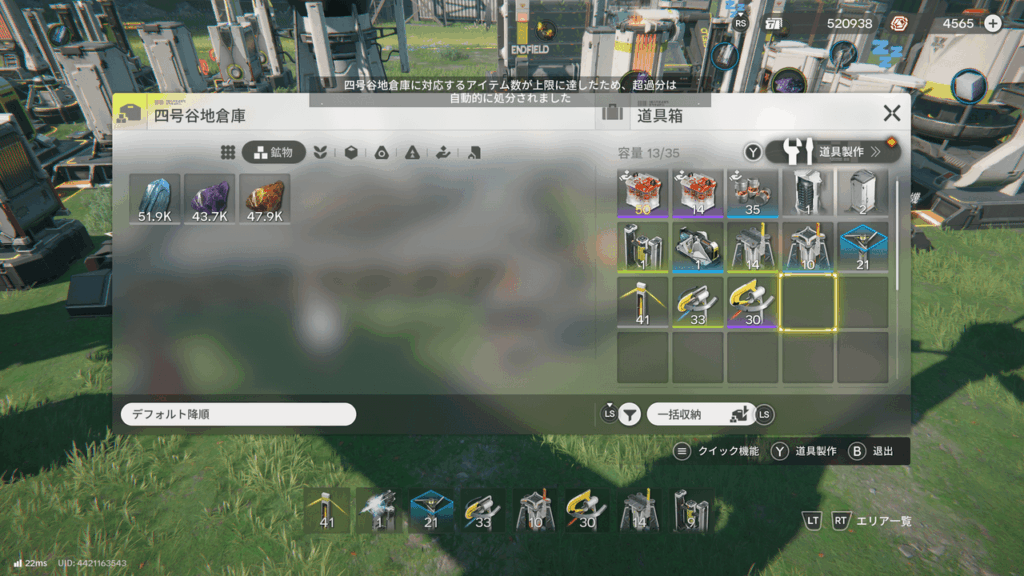
Task: Add currency with the plus button
Action: point(992,24)
